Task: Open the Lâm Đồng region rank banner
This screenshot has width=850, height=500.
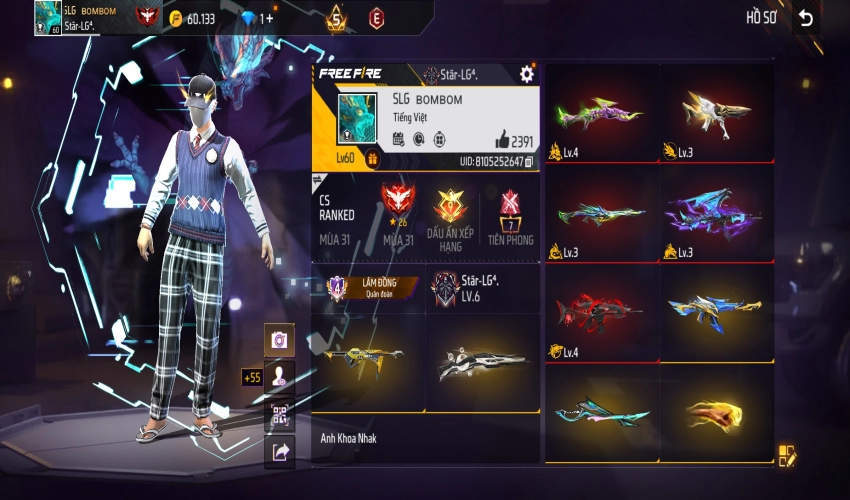Action: pyautogui.click(x=367, y=287)
